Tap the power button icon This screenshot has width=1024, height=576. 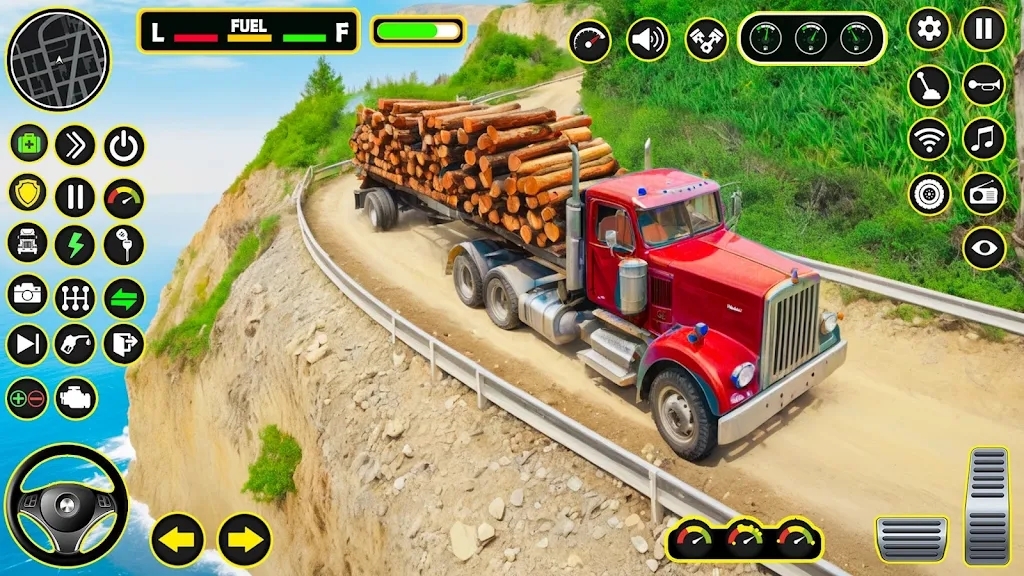point(124,146)
